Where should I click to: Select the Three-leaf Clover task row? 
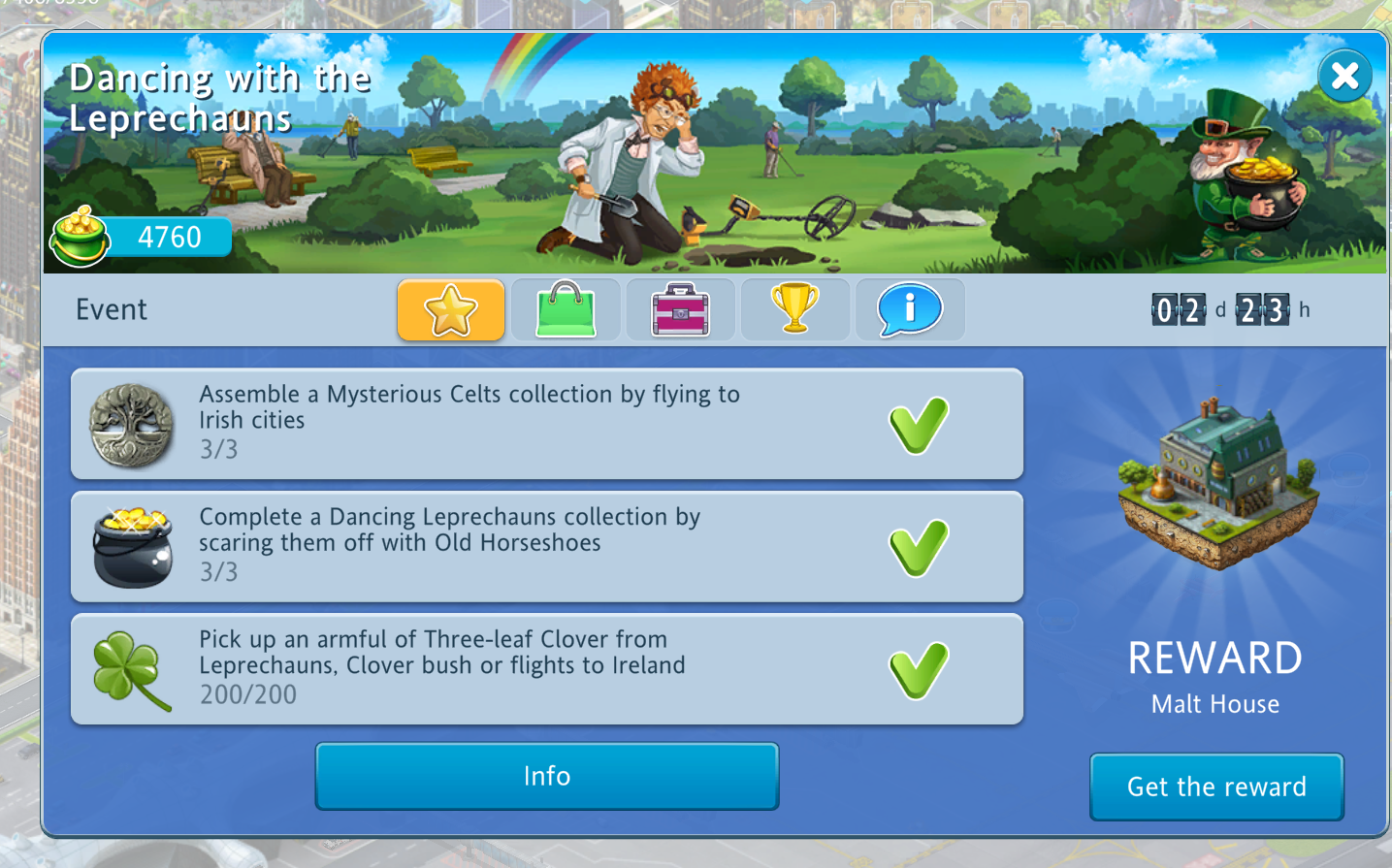coord(547,669)
